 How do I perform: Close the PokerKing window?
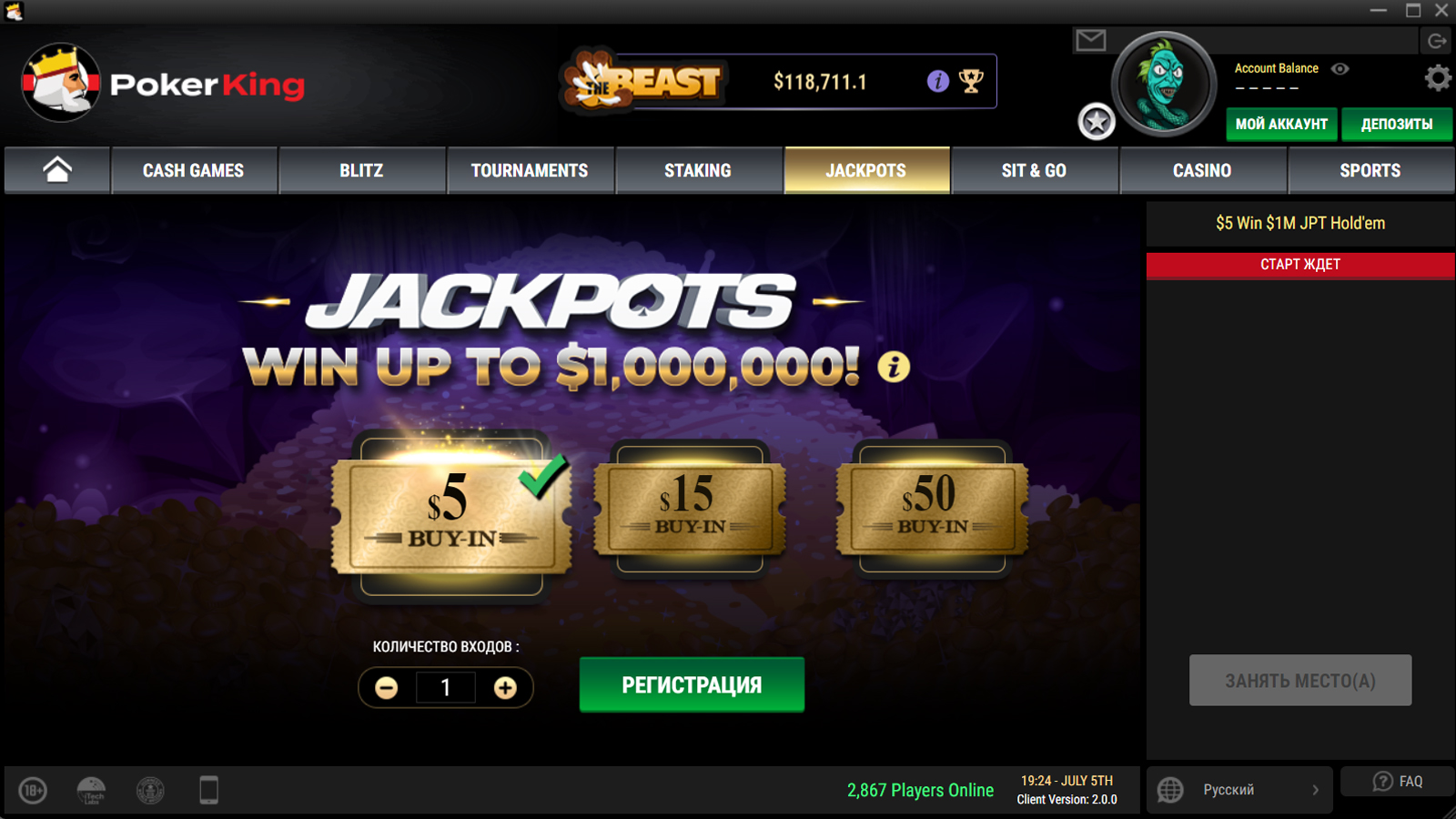click(1441, 11)
